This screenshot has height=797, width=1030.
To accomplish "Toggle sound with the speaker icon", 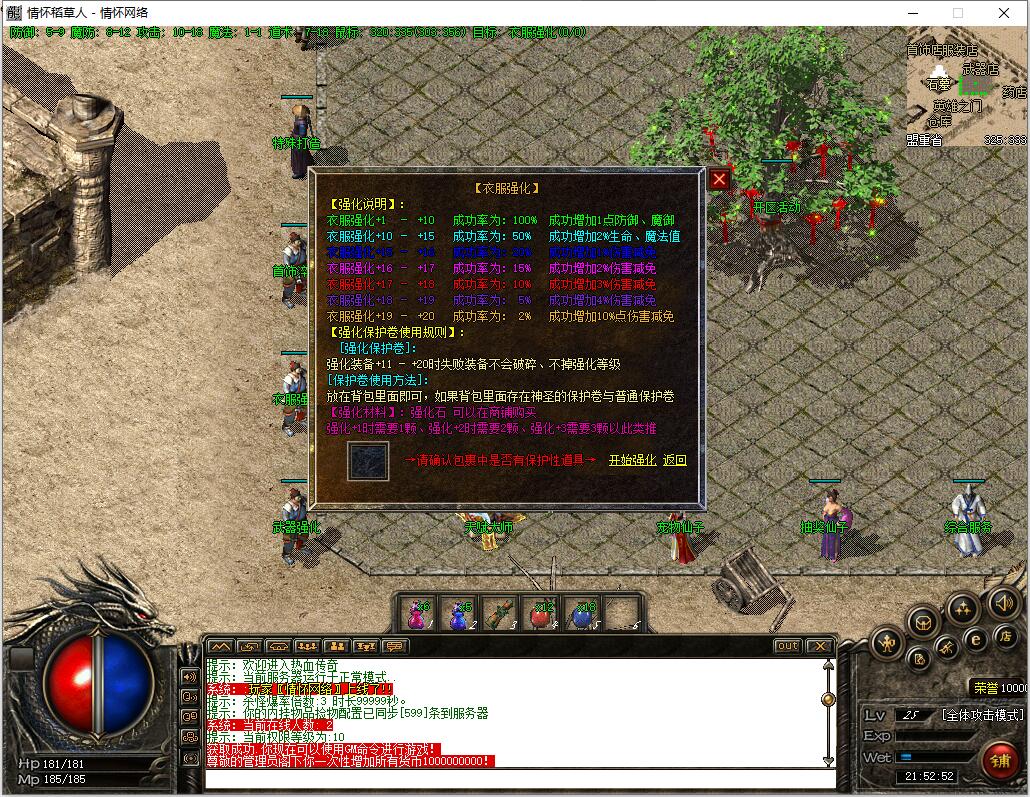I will click(x=1003, y=602).
